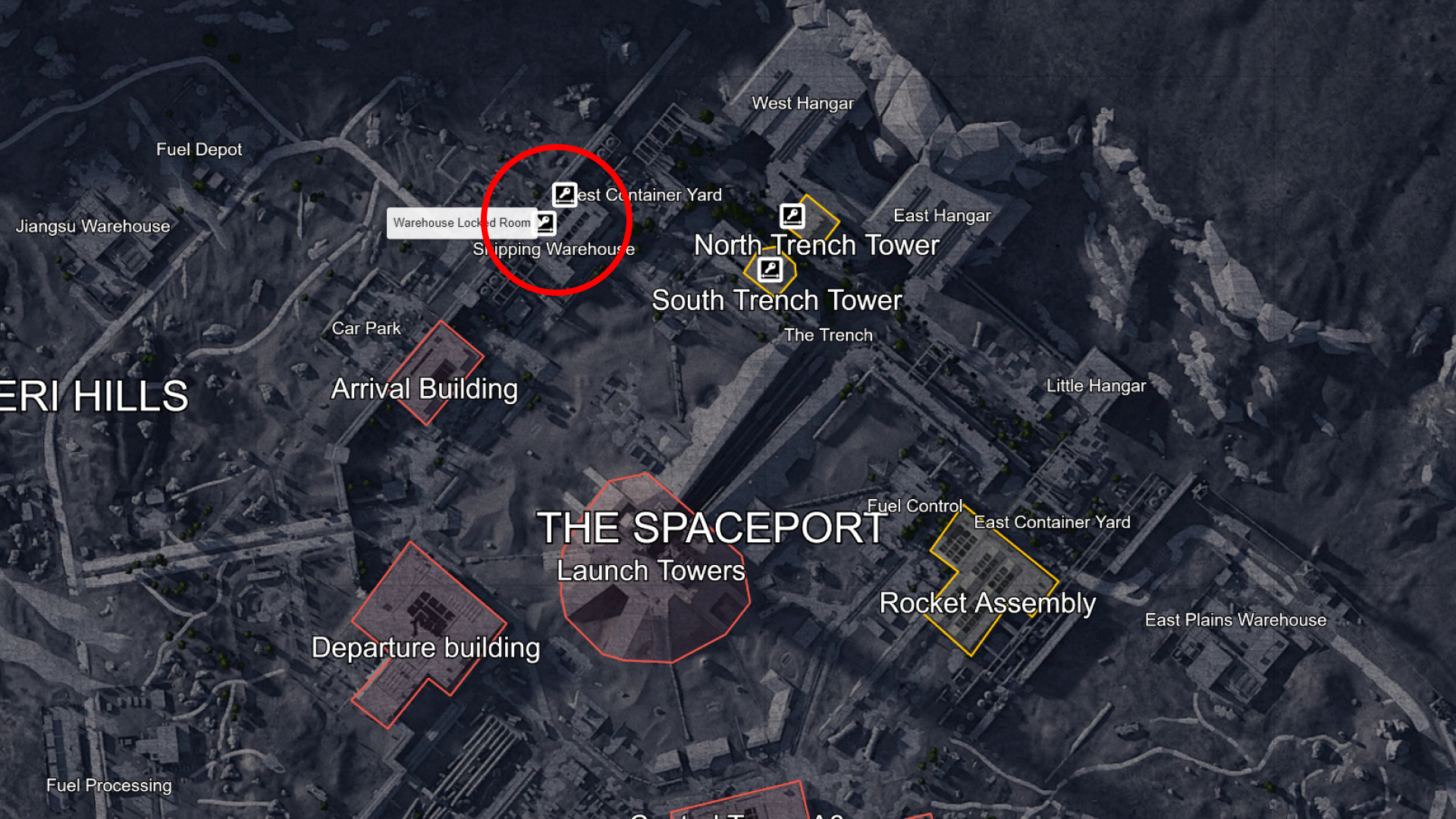The height and width of the screenshot is (819, 1456).
Task: Select The Trench map label
Action: (x=830, y=334)
